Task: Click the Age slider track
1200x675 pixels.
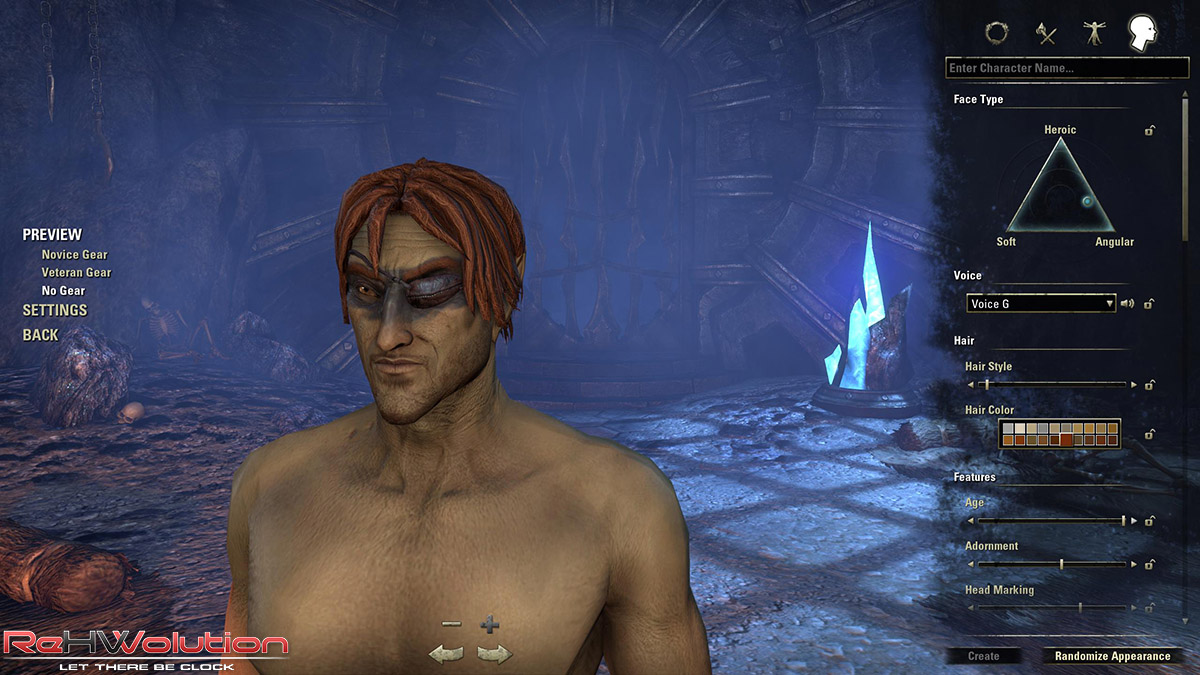Action: 1051,520
